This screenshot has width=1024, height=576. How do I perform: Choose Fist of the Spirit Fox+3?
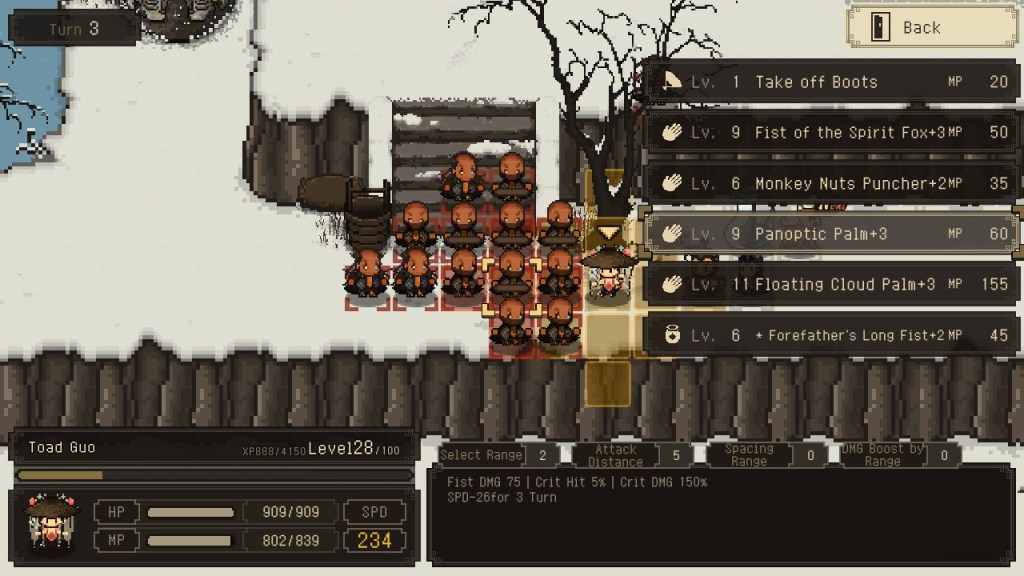830,132
